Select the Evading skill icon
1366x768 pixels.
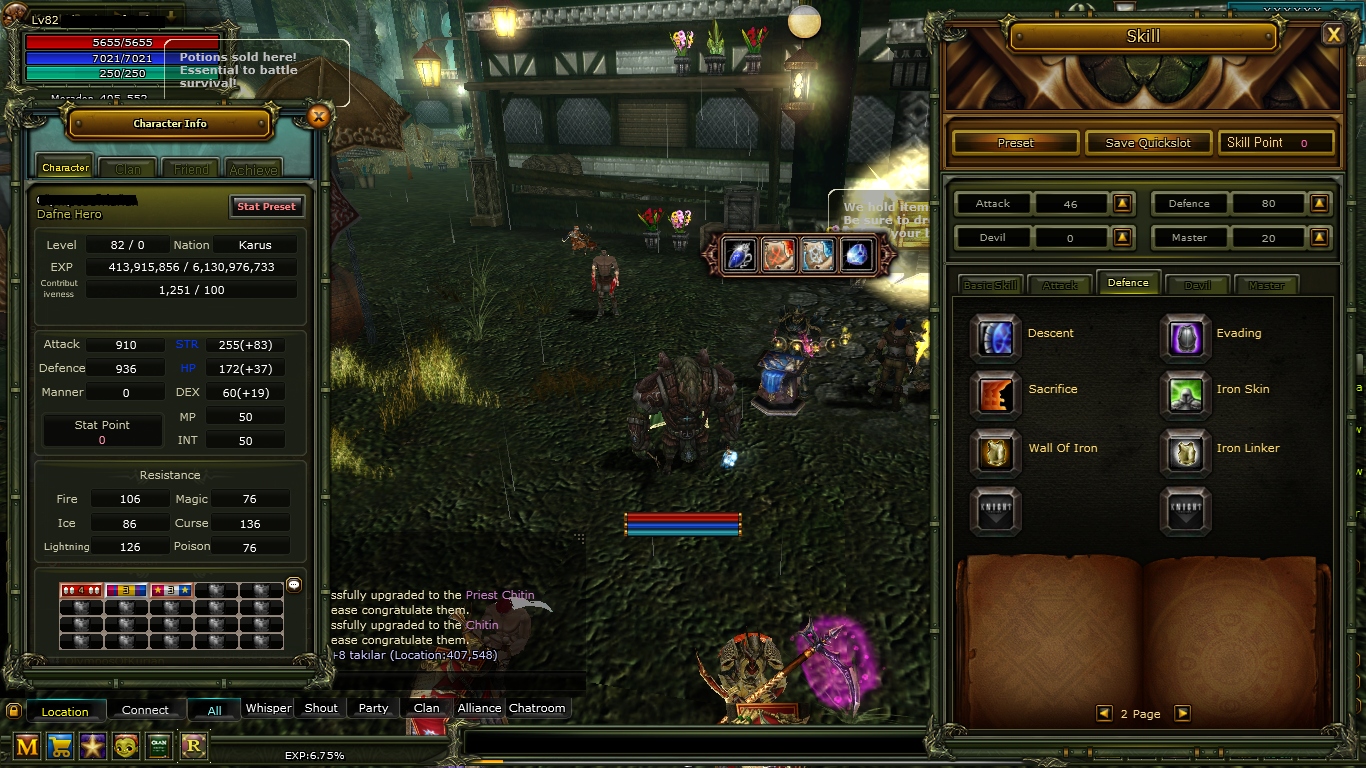1185,336
